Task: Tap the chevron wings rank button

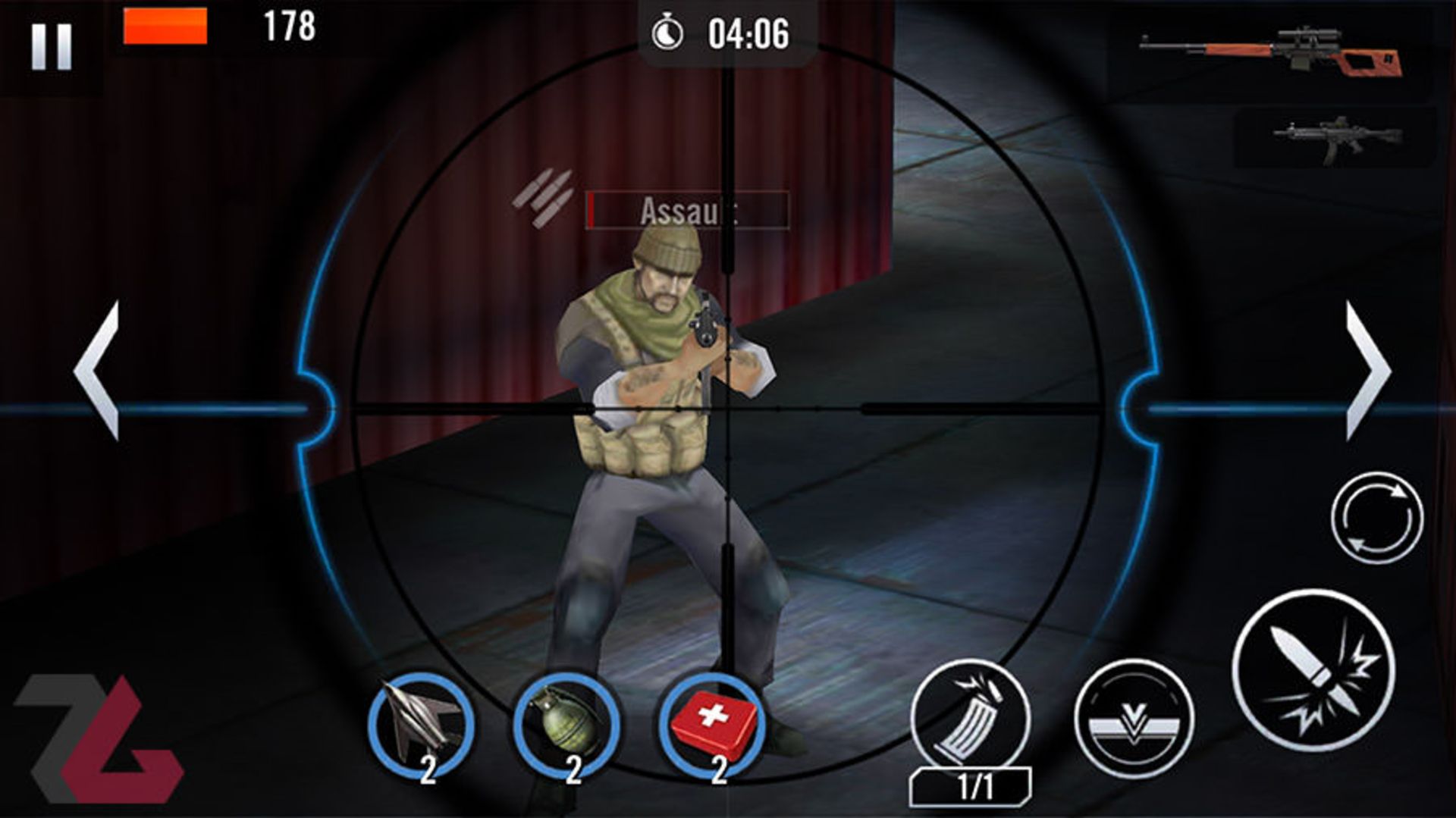Action: pos(1133,719)
